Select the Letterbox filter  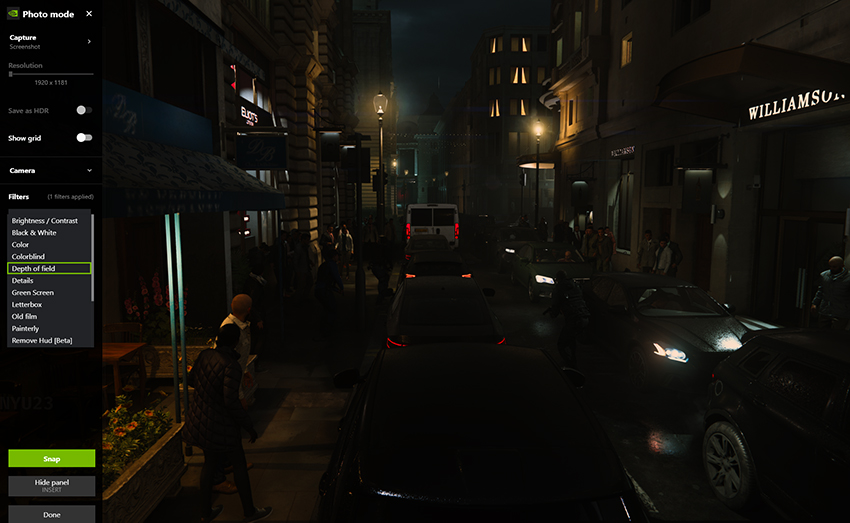[x=27, y=305]
